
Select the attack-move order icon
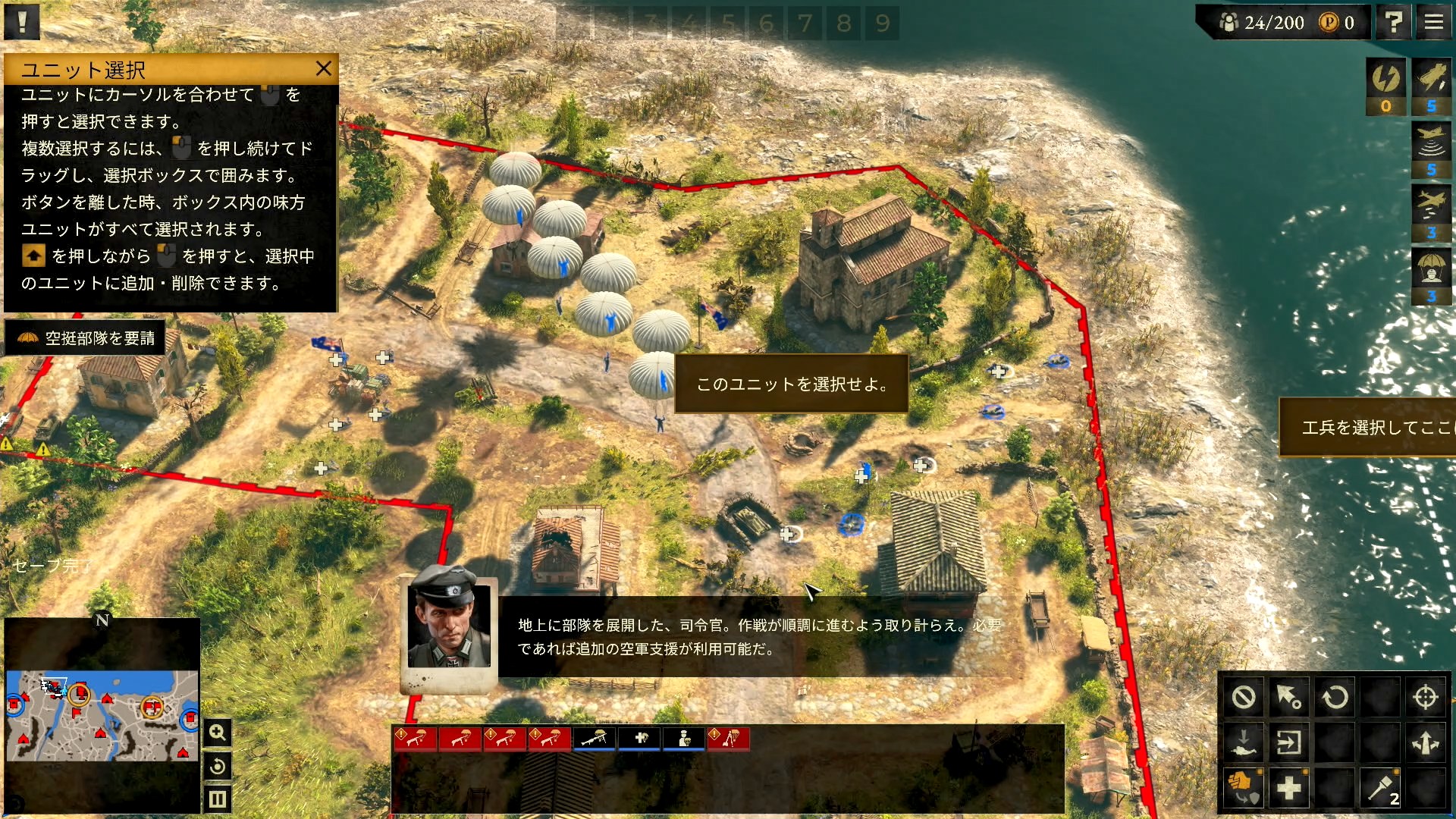point(1288,698)
